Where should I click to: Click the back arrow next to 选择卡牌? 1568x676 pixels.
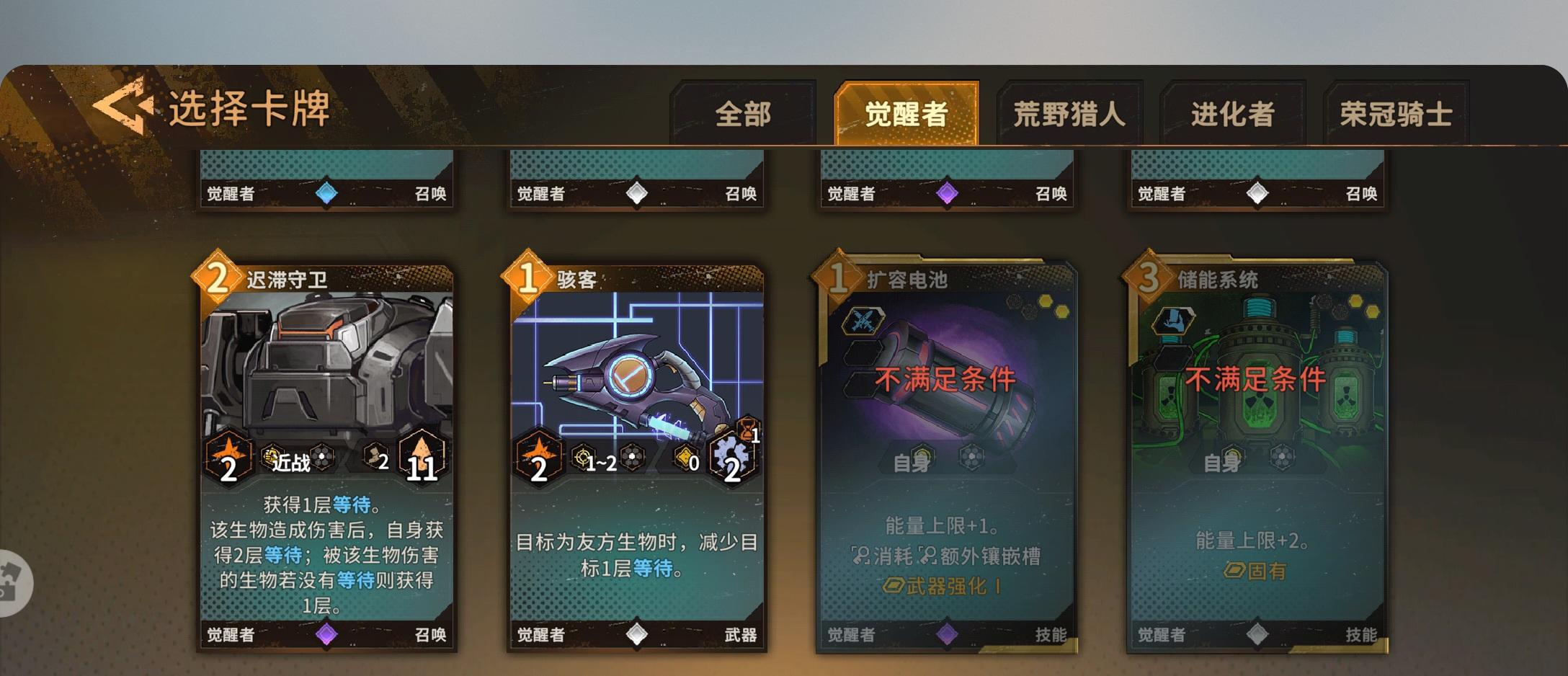[124, 107]
